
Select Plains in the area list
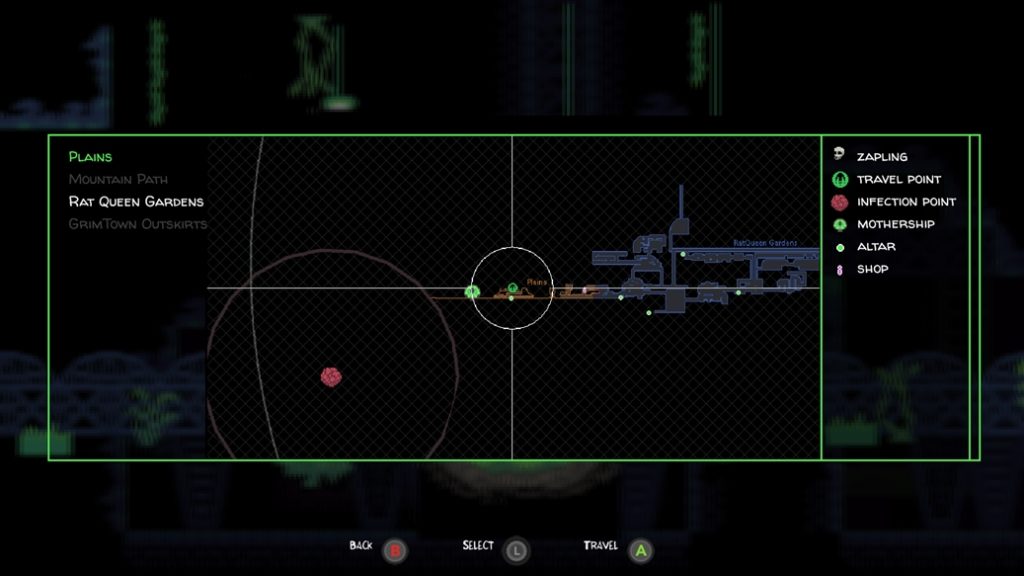pos(90,157)
